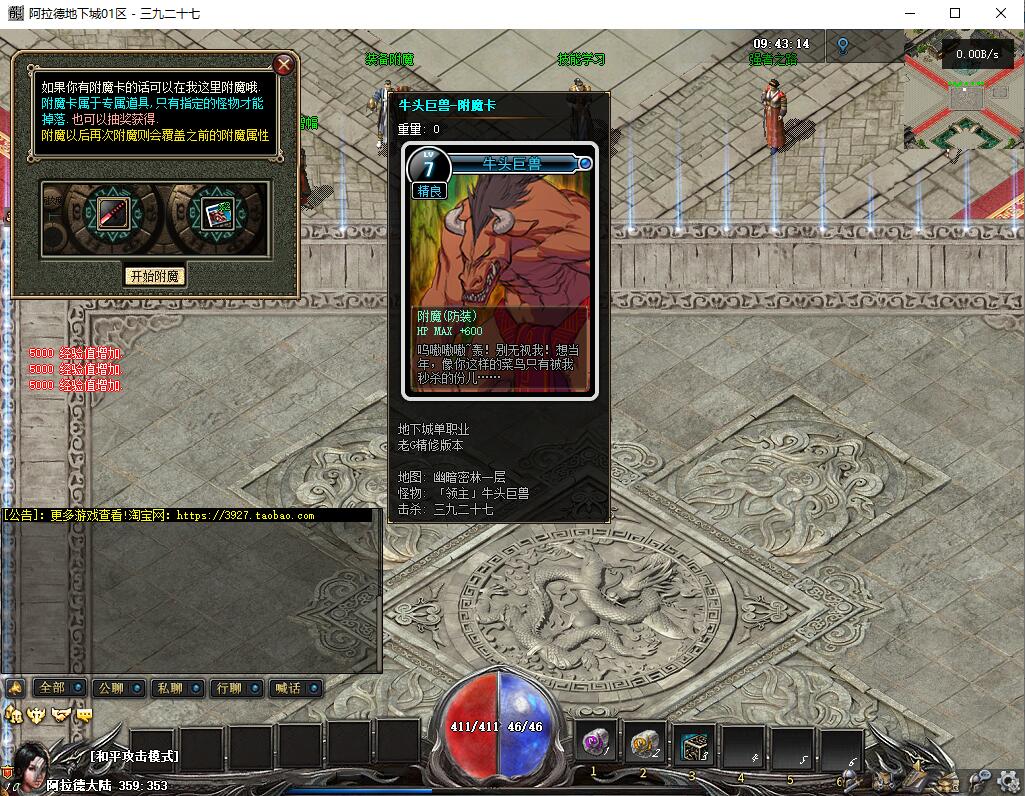
Task: Switch chat to the 全部 (all) channel
Action: click(x=51, y=688)
